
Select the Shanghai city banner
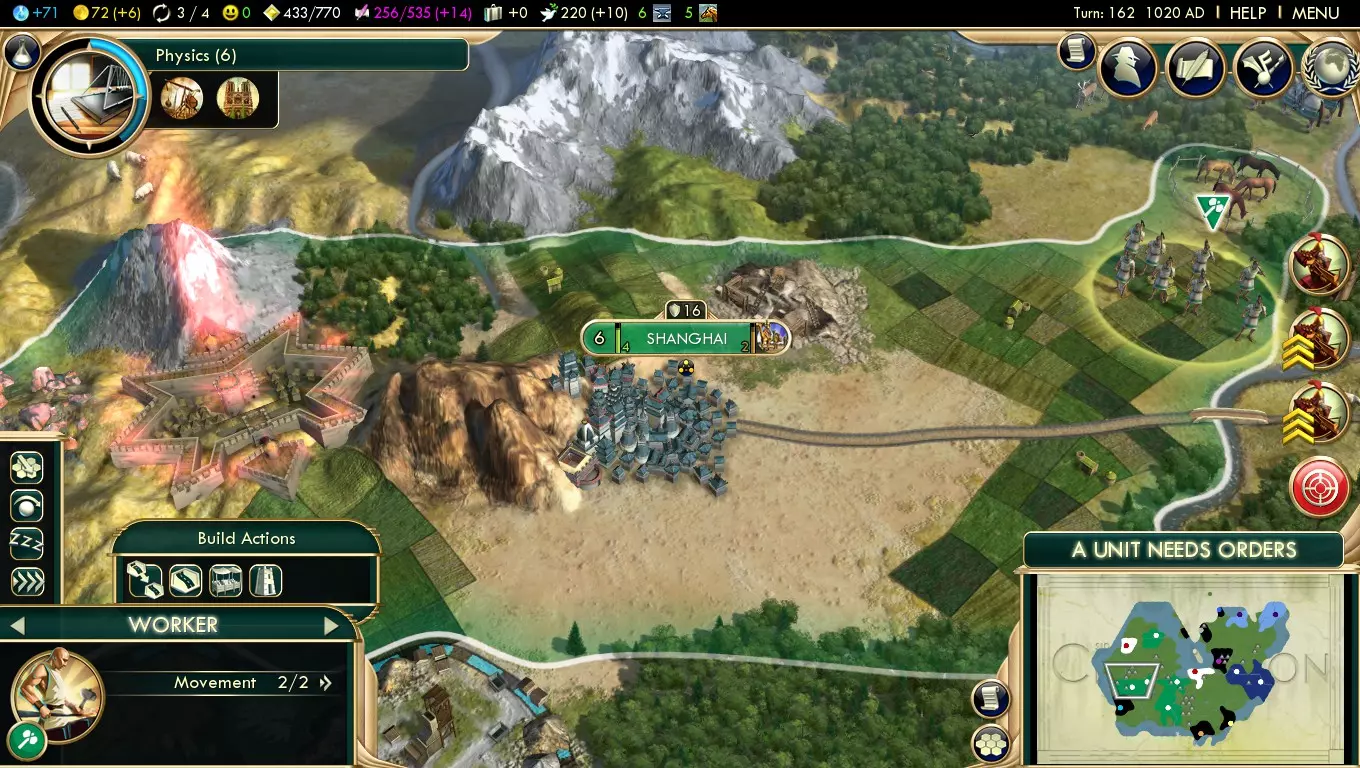(x=685, y=338)
